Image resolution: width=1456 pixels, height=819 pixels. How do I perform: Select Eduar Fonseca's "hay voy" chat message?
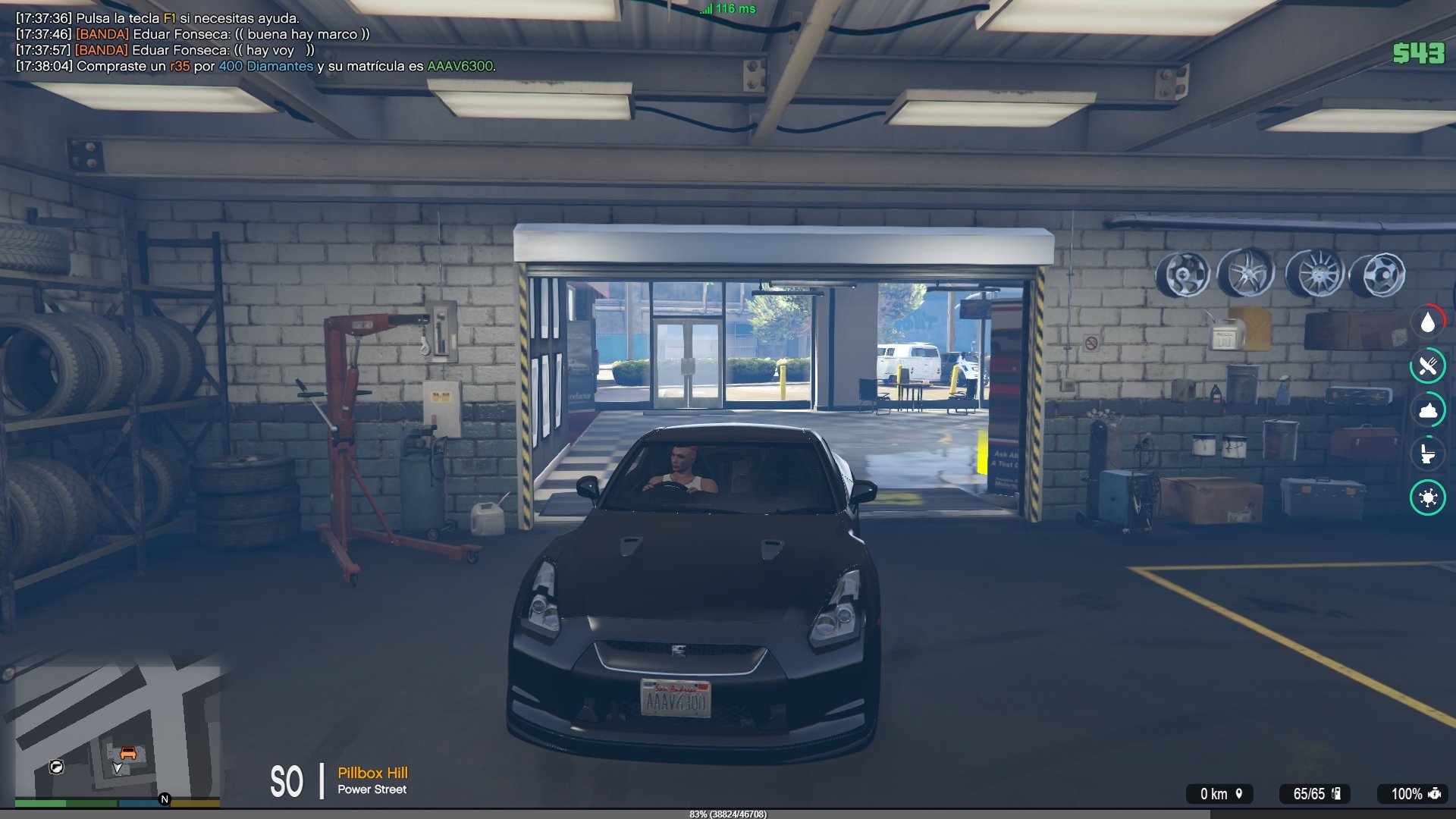[165, 50]
